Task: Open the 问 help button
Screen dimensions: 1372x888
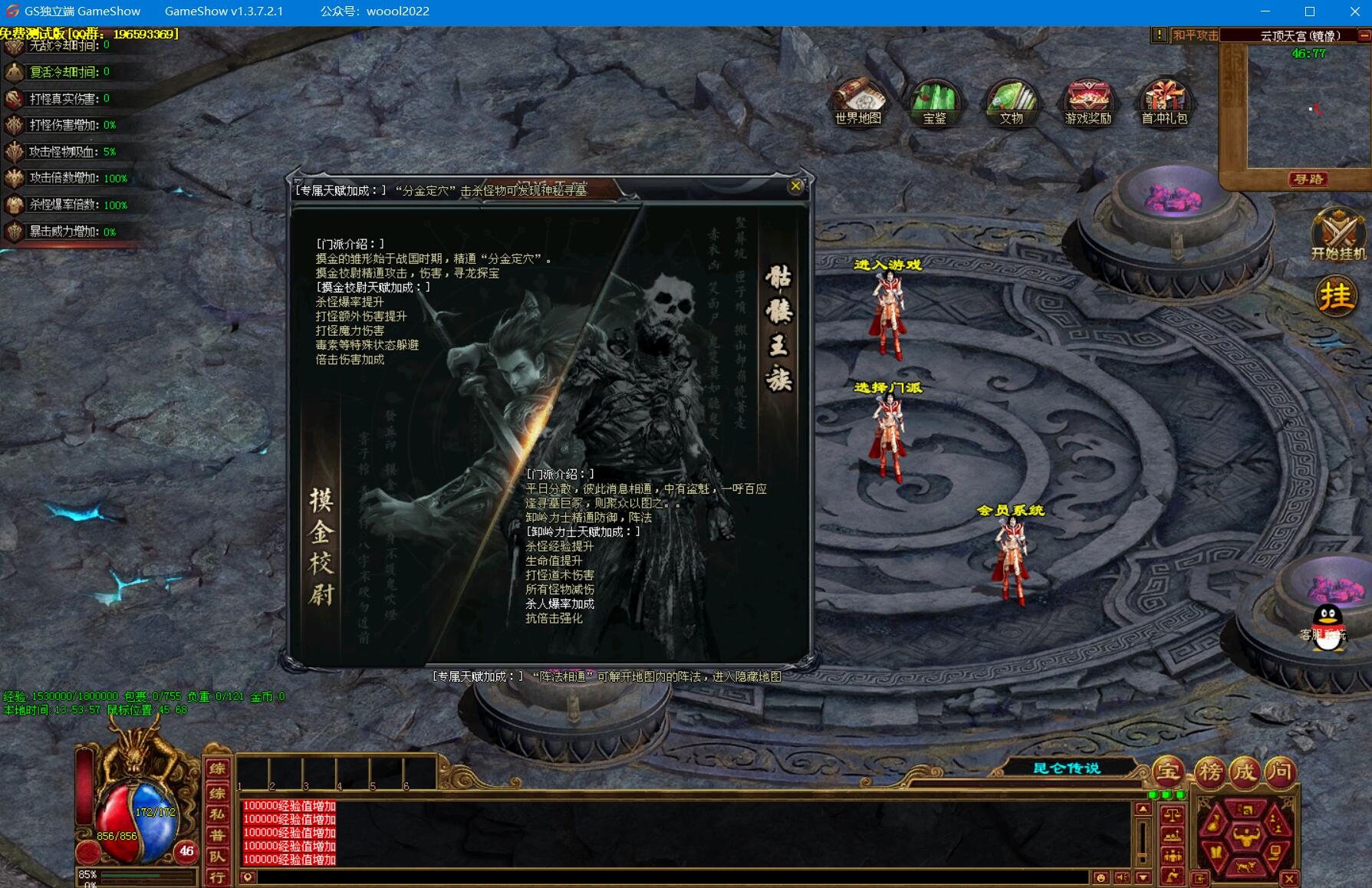Action: (x=1279, y=771)
